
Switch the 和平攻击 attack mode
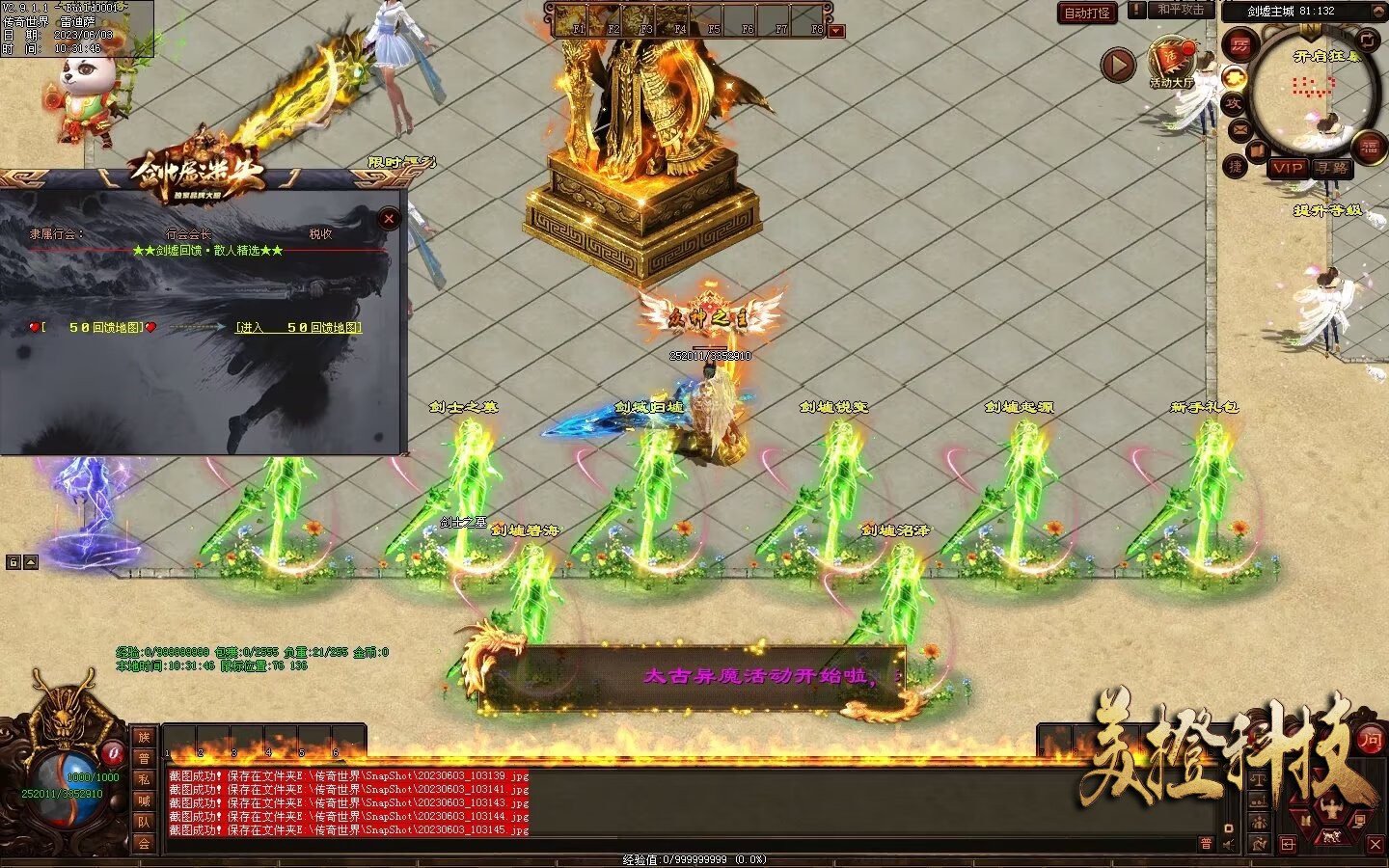1181,10
